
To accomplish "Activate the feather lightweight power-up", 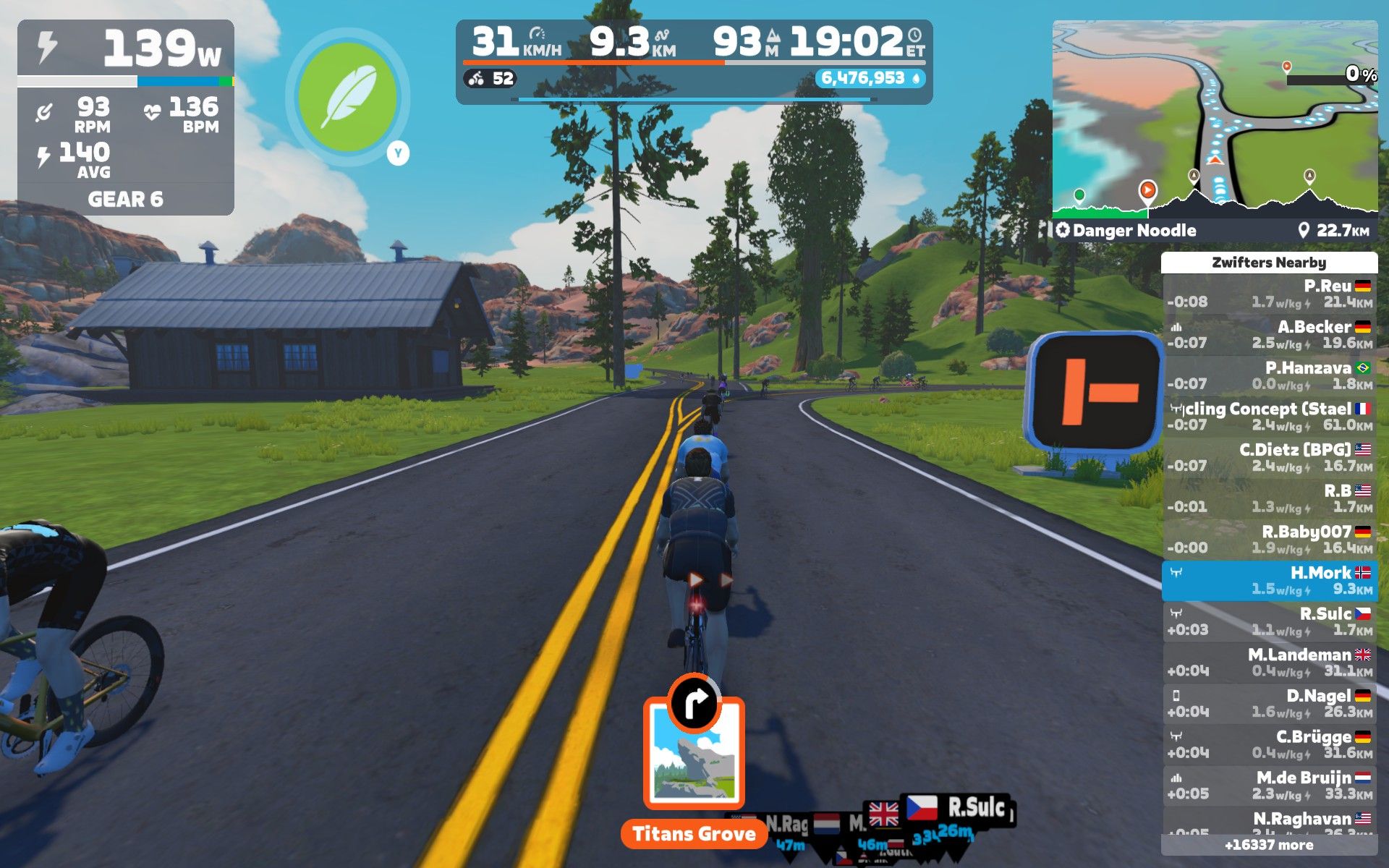I will tap(347, 97).
